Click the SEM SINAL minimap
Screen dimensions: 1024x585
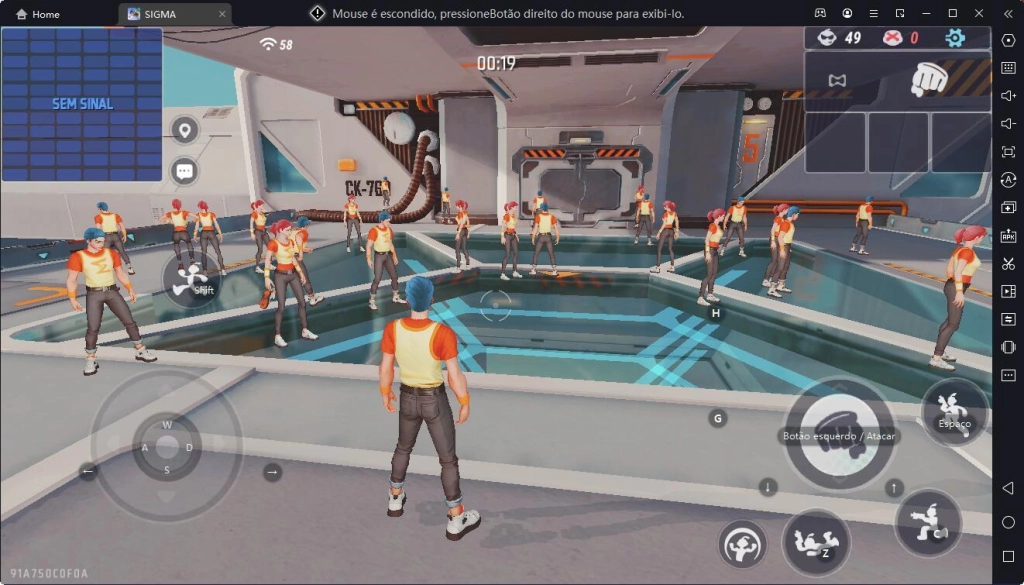point(82,104)
